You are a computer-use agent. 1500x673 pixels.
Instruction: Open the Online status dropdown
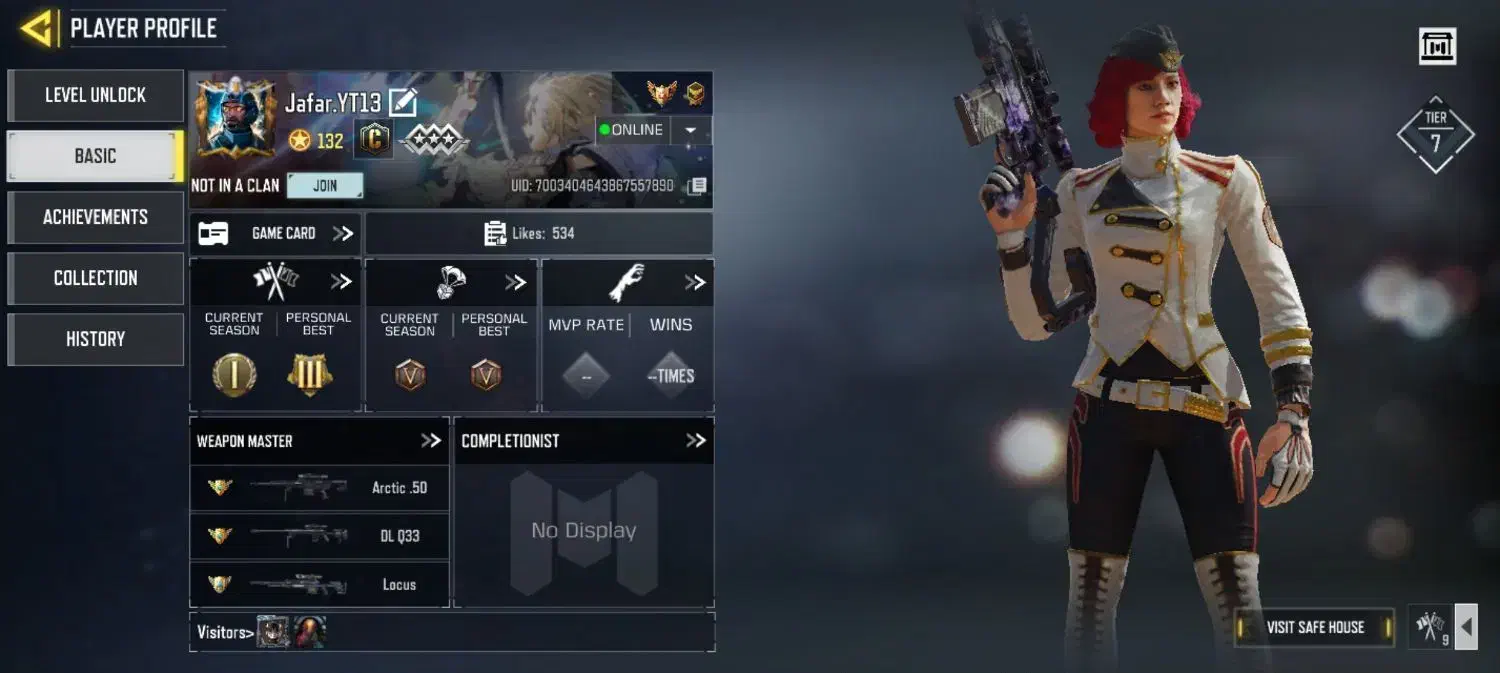[x=690, y=130]
